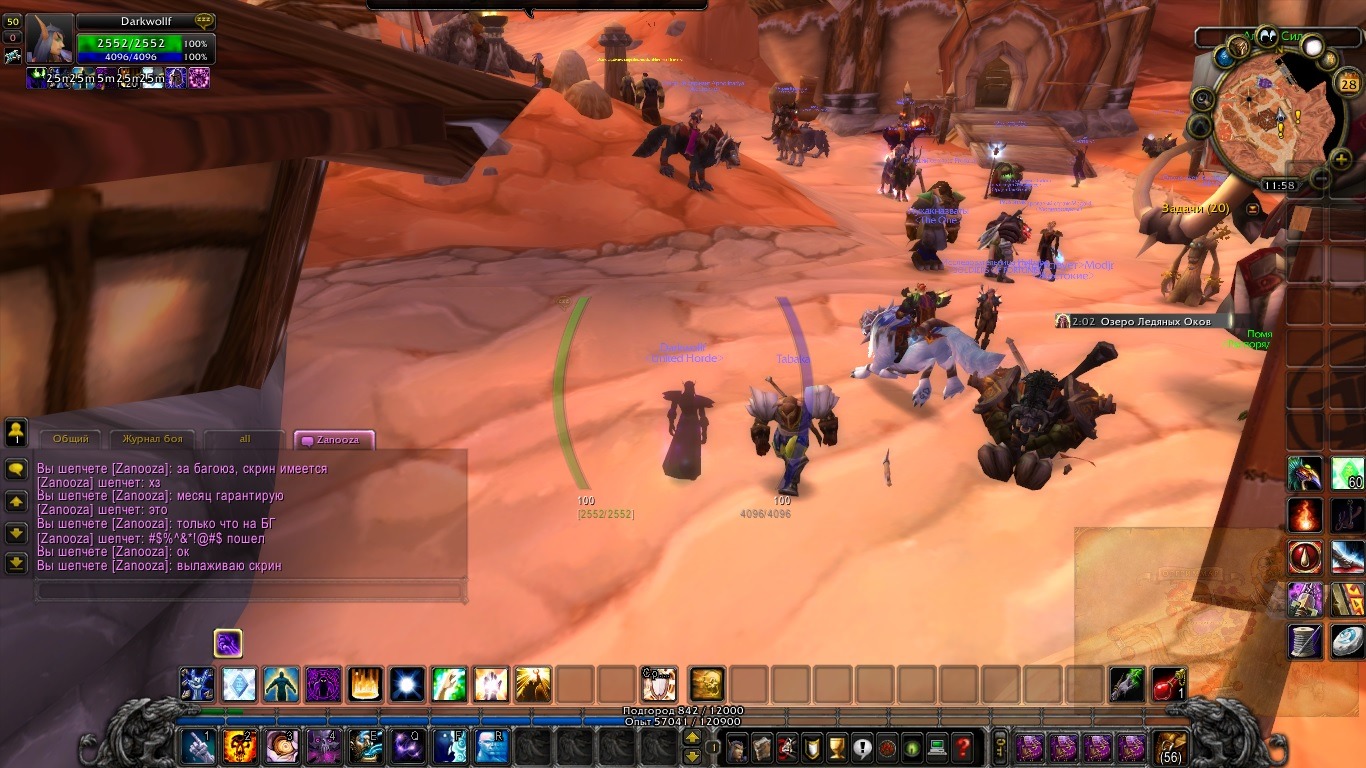Cast the flaming skull spell in slot 2
Viewport: 1366px width, 768px height.
click(x=240, y=747)
